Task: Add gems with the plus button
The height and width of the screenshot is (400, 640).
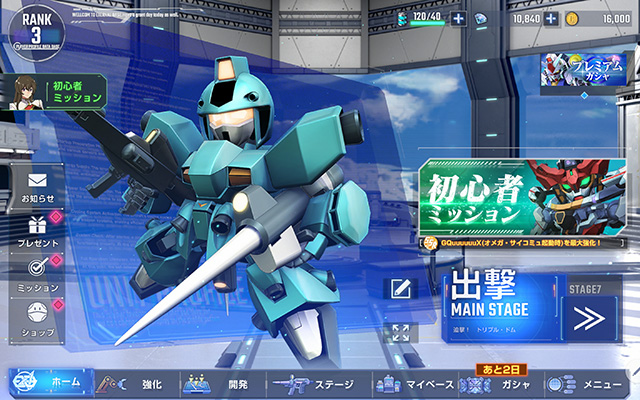Action: pyautogui.click(x=551, y=19)
